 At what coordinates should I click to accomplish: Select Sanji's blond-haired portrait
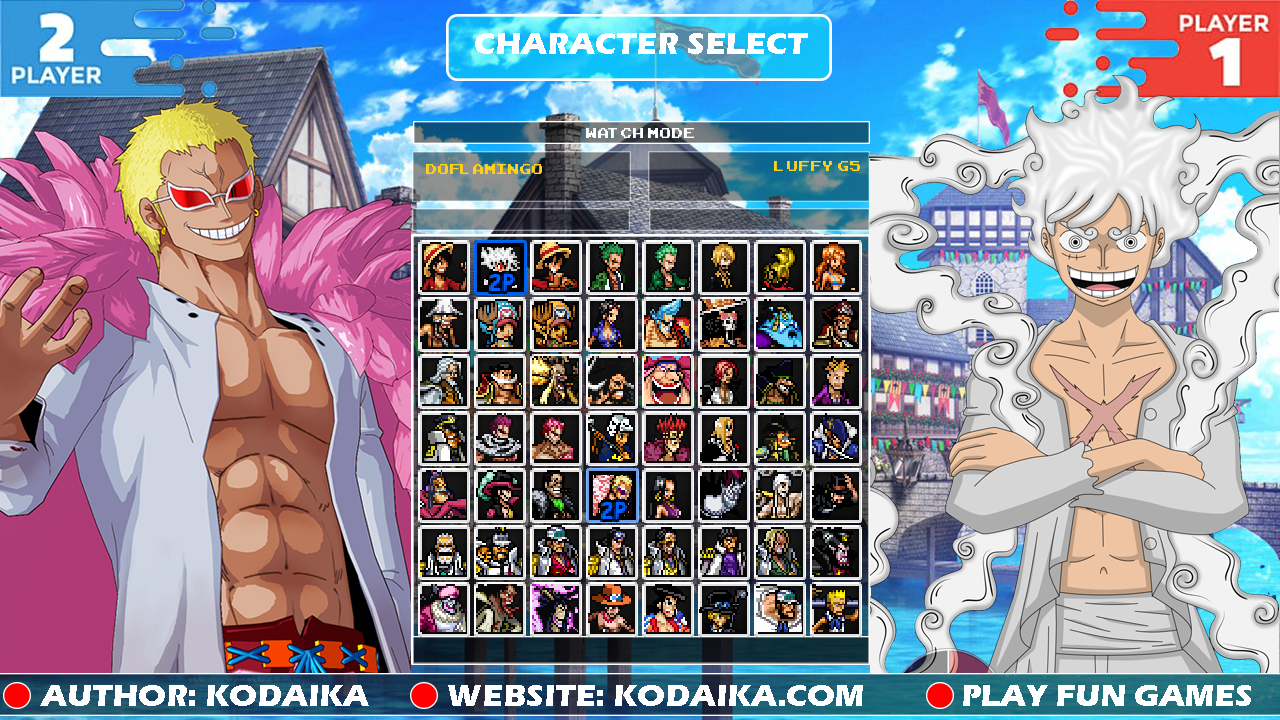(x=724, y=267)
